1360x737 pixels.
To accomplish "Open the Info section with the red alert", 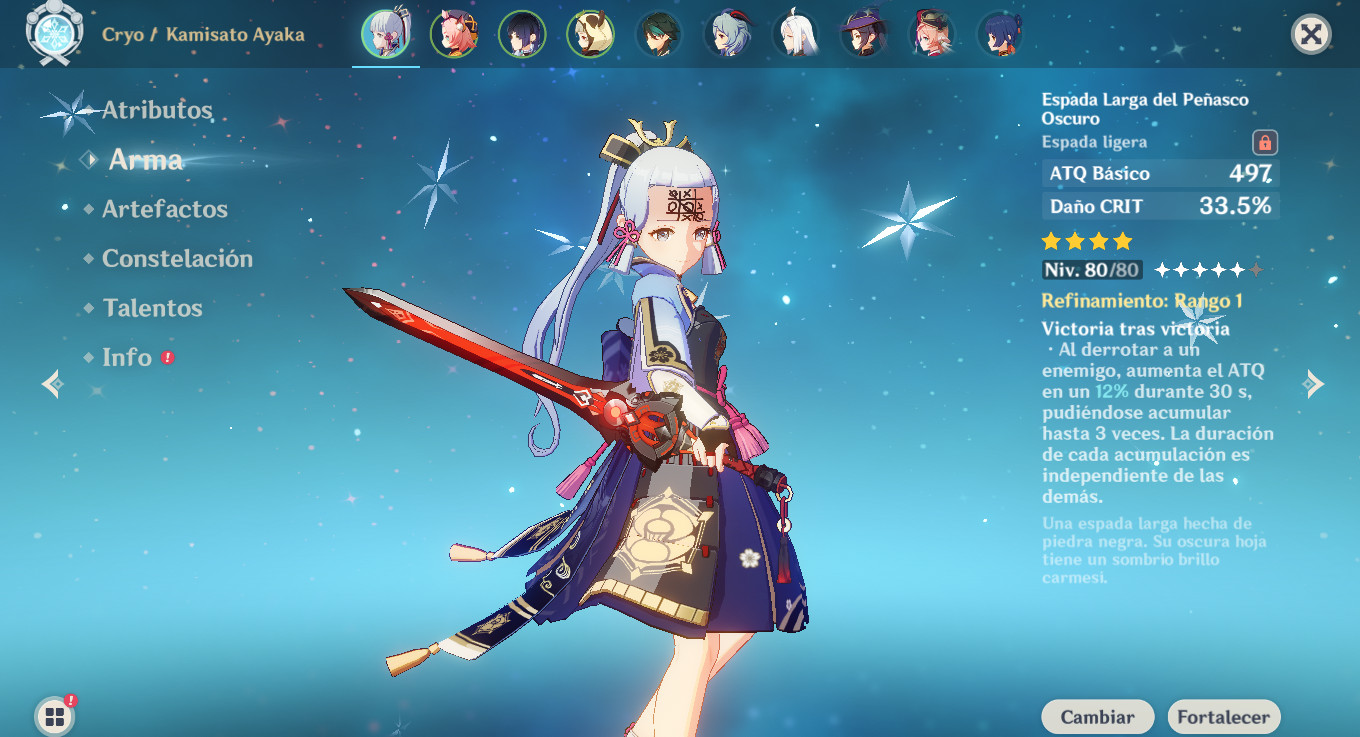I will coord(126,357).
